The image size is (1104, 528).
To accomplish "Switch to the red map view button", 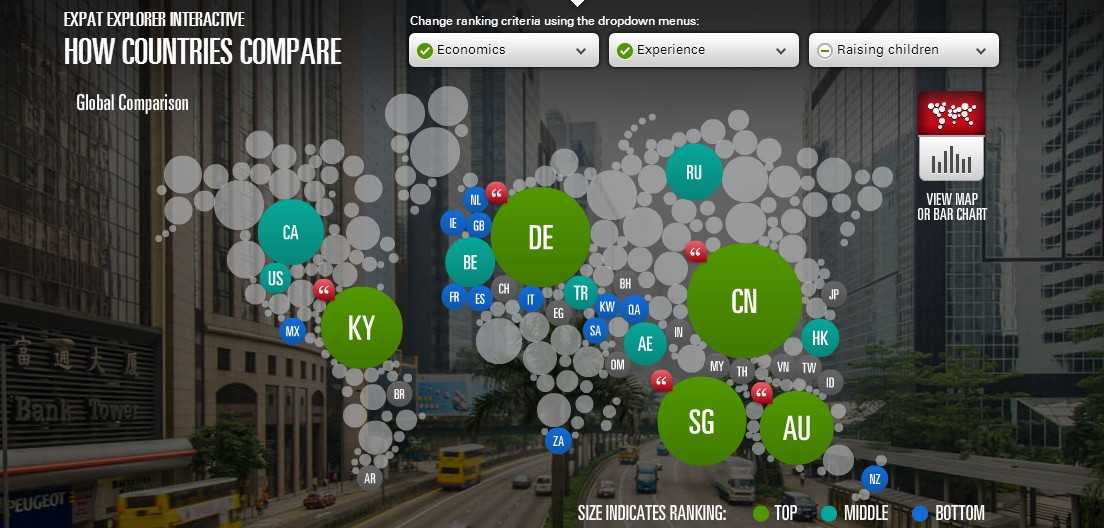I will (x=951, y=114).
